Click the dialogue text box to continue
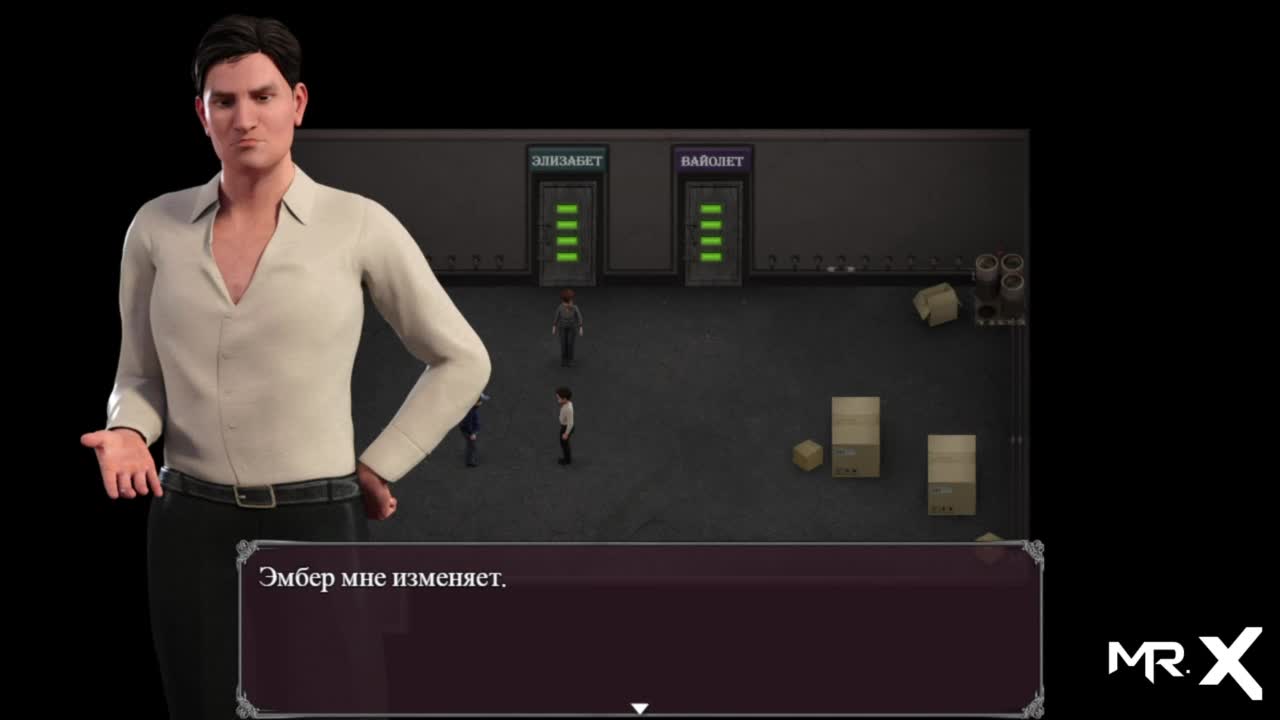Viewport: 1280px width, 720px height. point(640,628)
